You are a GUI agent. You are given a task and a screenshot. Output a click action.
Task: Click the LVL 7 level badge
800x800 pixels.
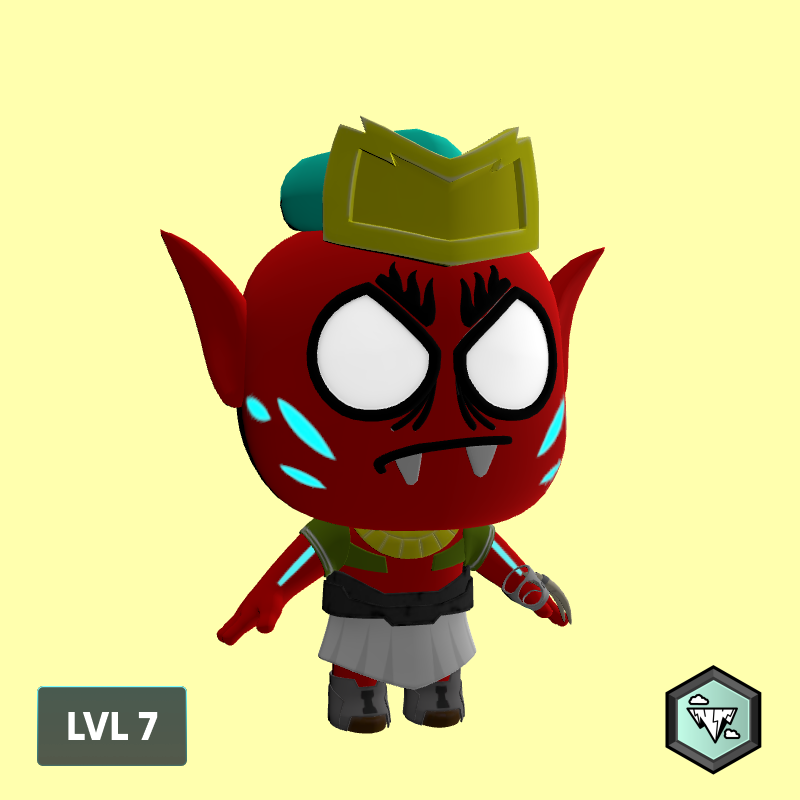112,726
